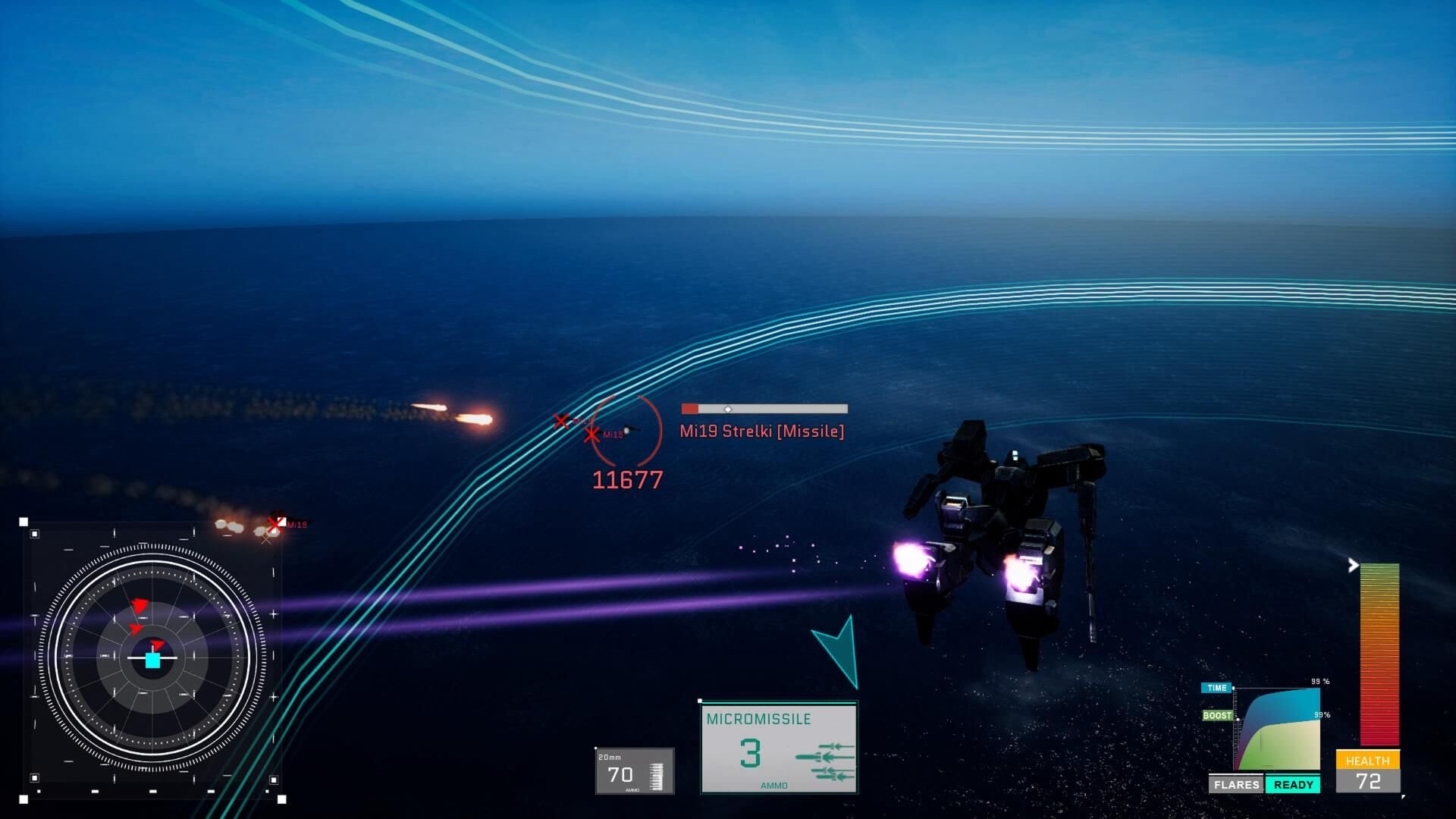This screenshot has height=819, width=1456.
Task: Click the READY flares status button
Action: coord(1294,785)
